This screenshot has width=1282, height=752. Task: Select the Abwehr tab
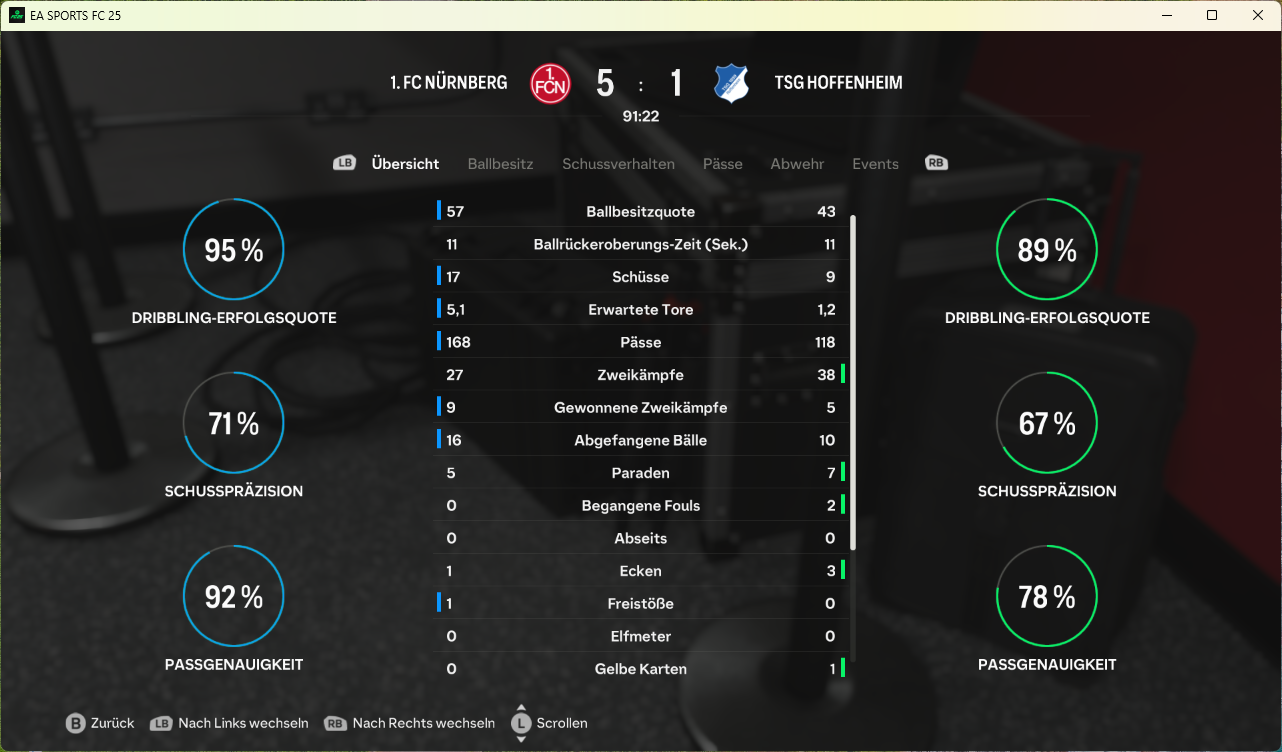tap(797, 164)
